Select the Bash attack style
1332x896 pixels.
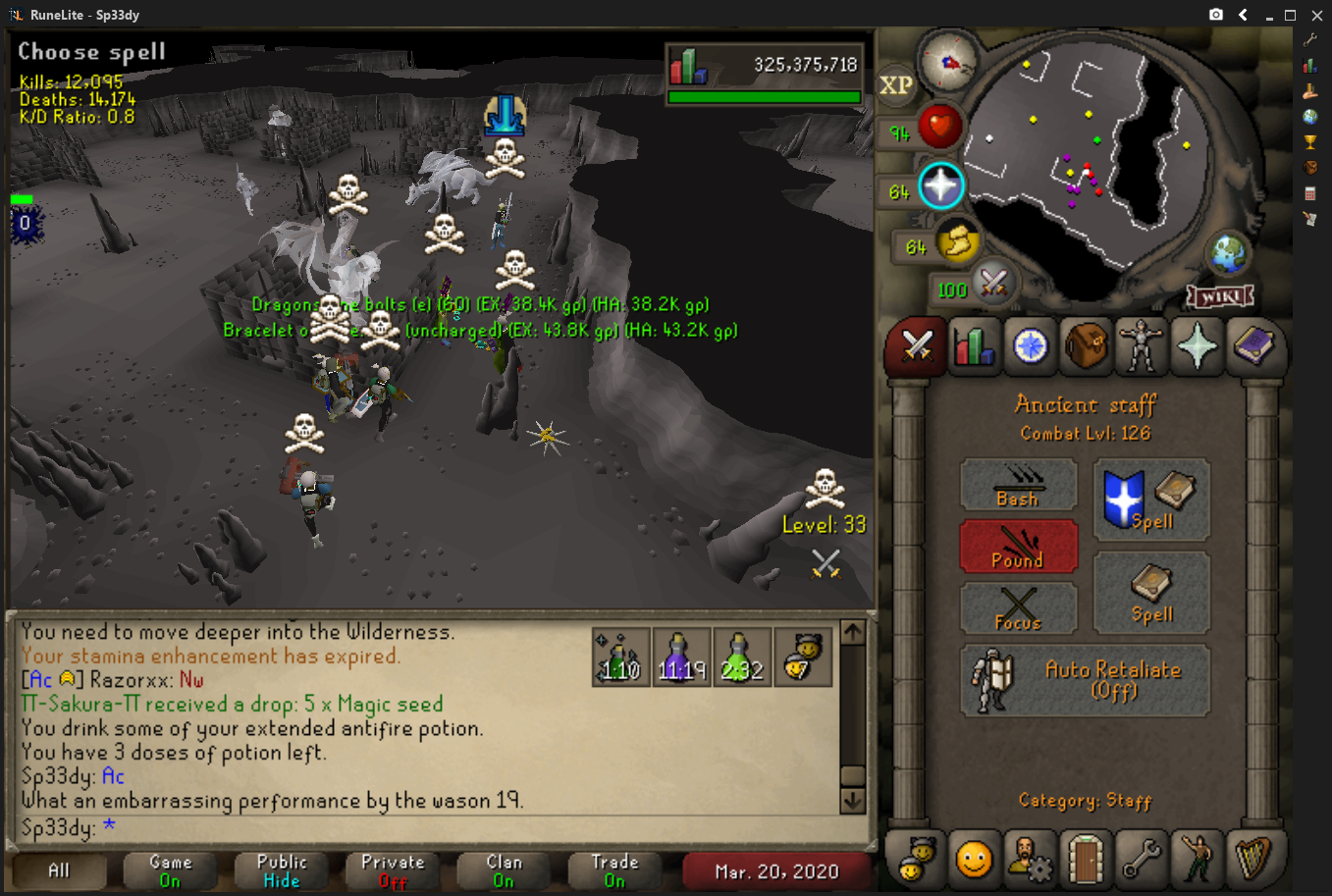[1018, 486]
